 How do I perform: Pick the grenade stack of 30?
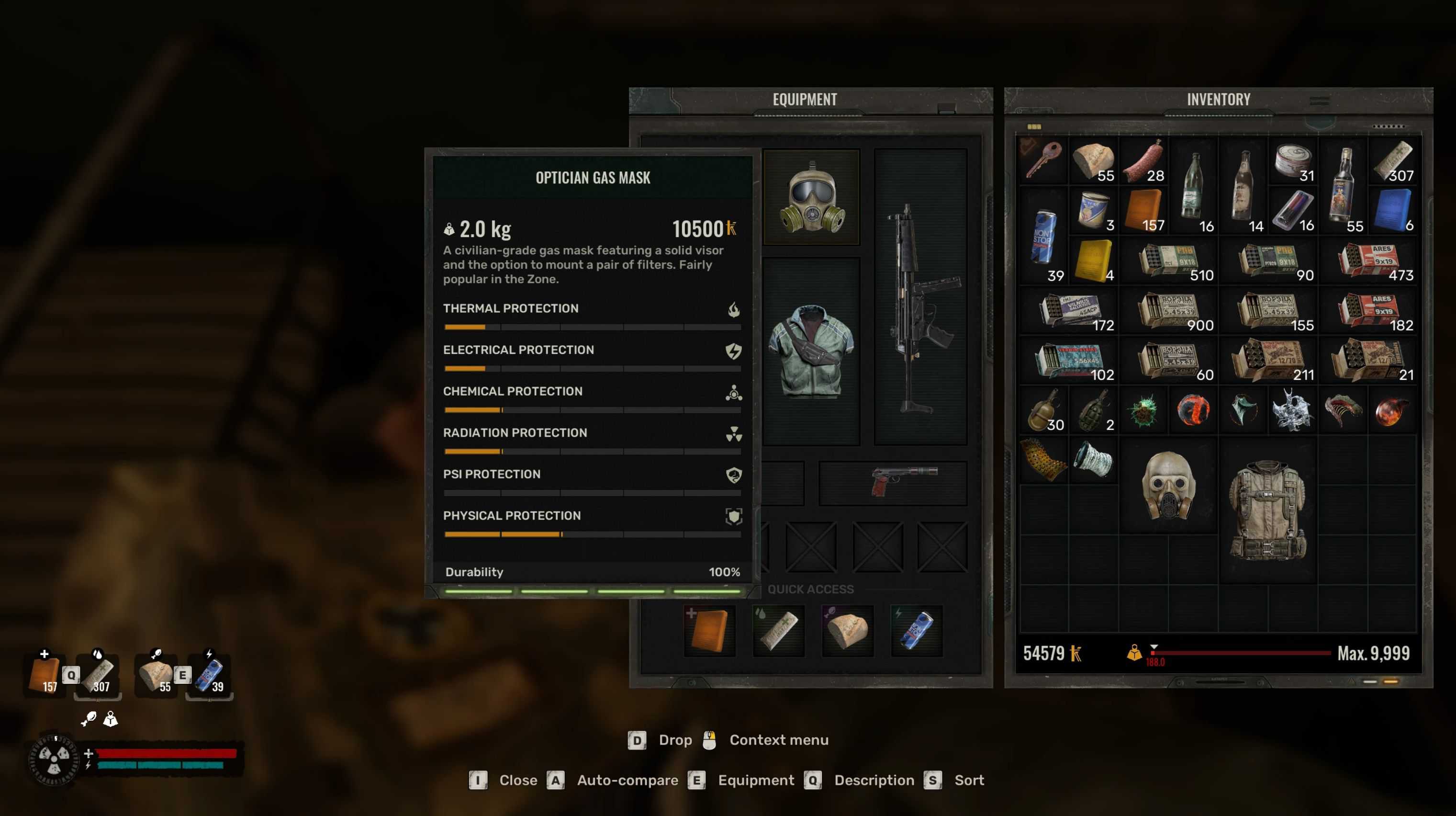[1044, 410]
